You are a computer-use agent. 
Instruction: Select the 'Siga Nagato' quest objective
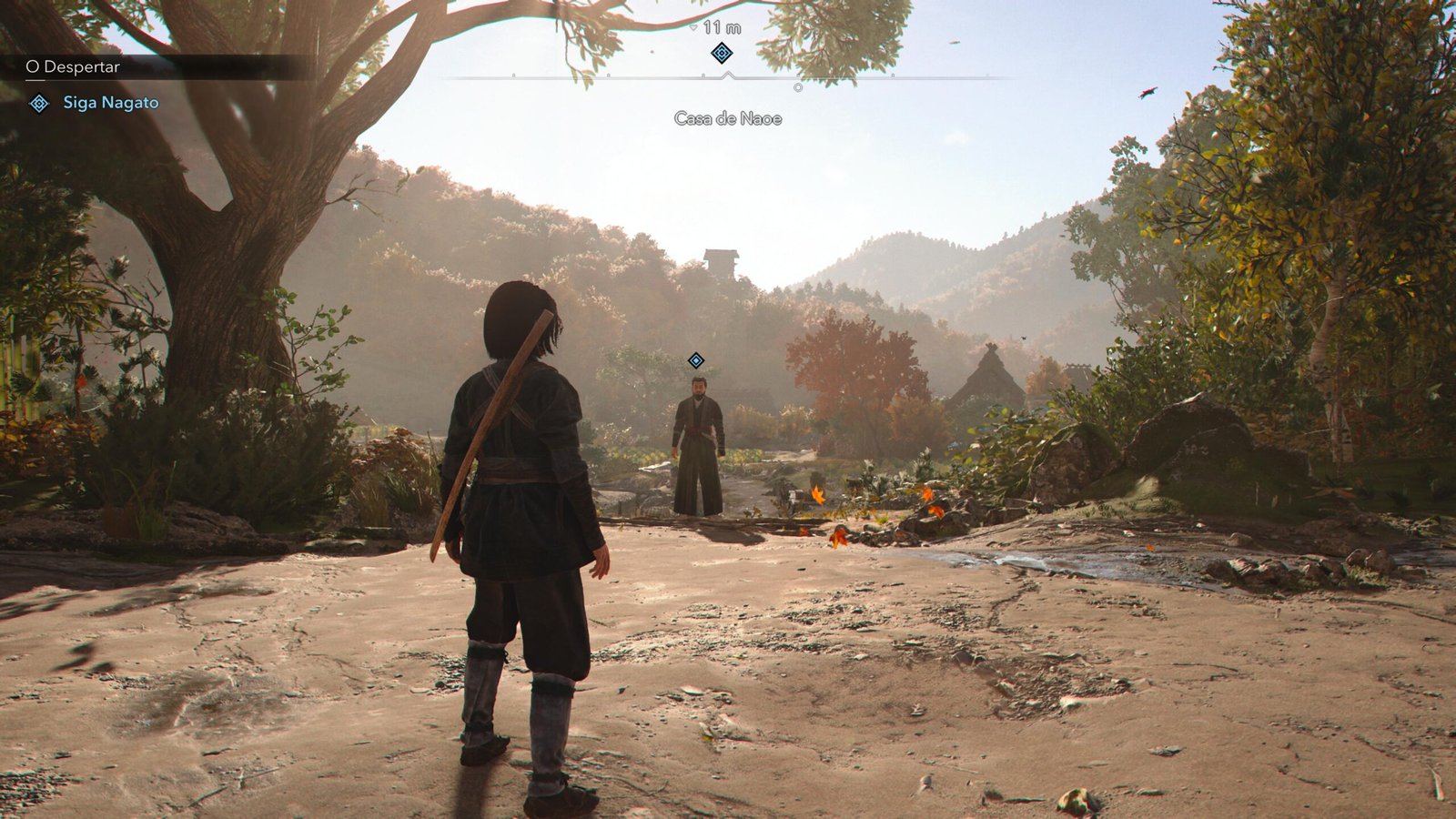[x=110, y=103]
